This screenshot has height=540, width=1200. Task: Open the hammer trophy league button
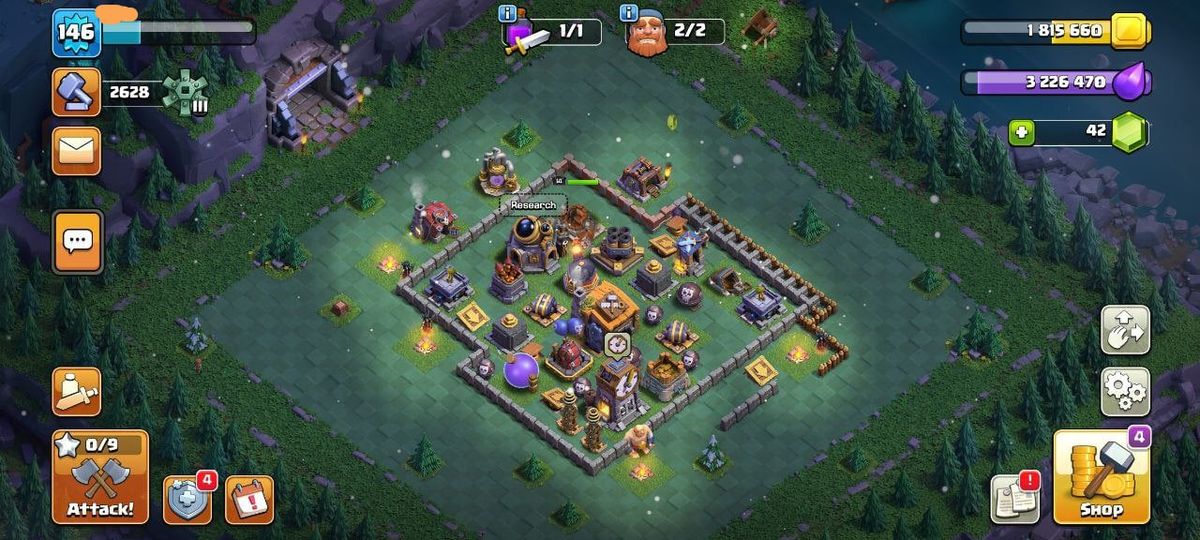click(x=77, y=93)
